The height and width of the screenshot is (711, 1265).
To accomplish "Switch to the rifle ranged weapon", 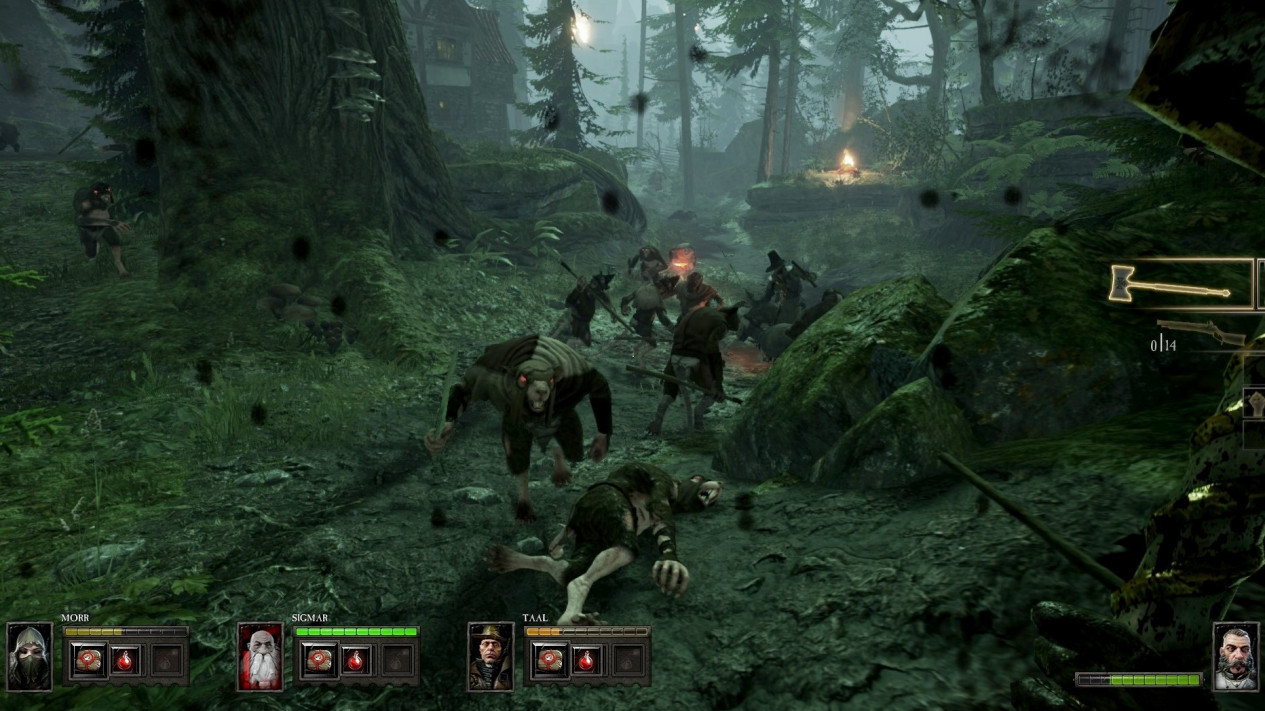I will point(1201,333).
